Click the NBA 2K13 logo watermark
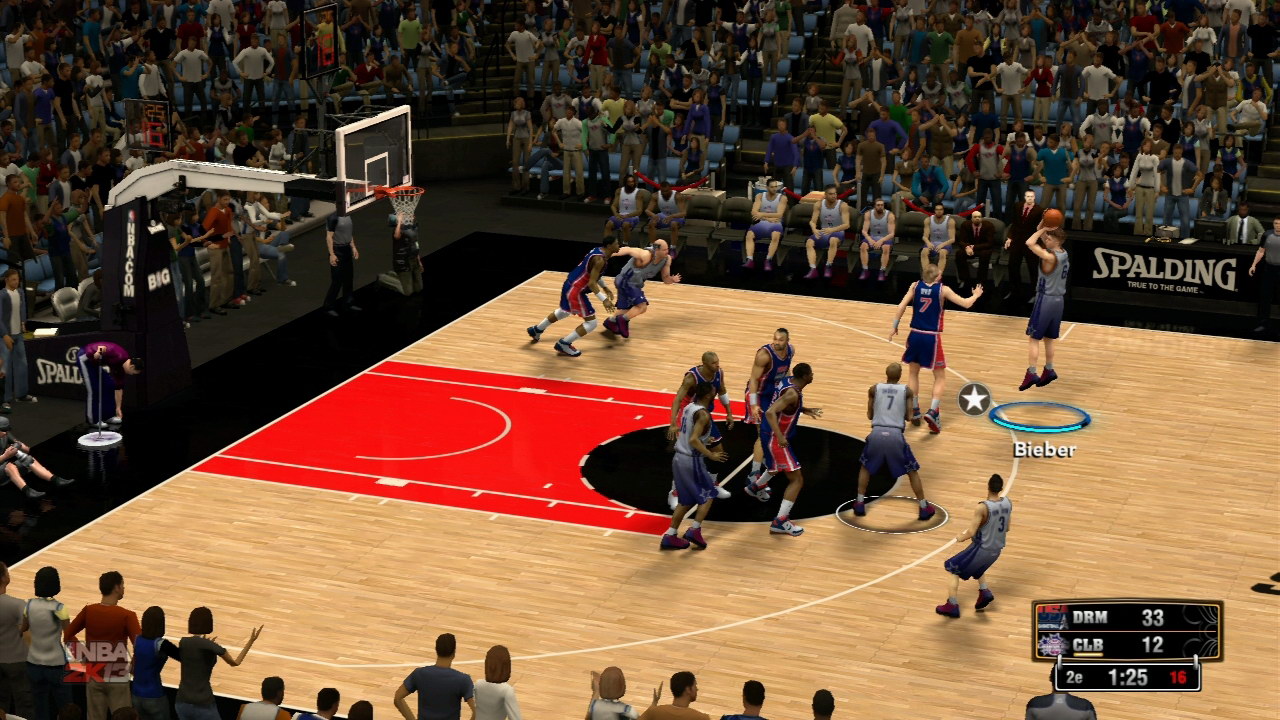 97,661
